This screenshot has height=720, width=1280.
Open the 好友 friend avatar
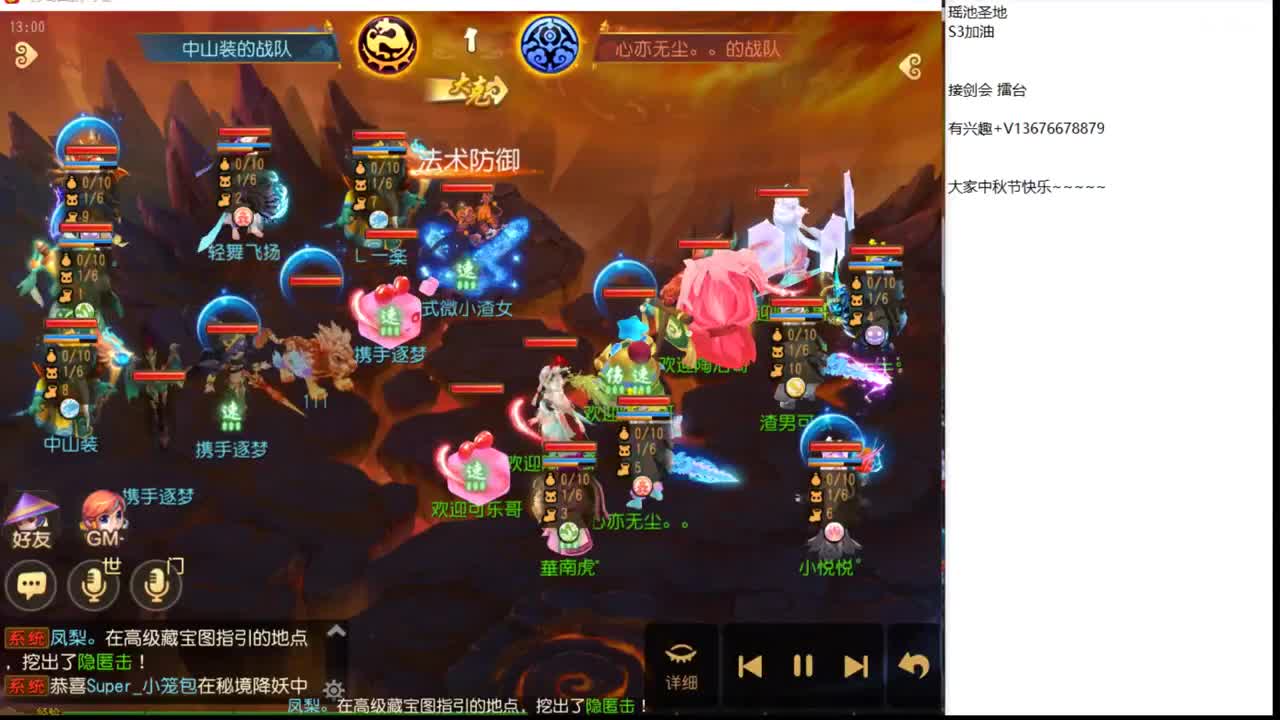(30, 518)
